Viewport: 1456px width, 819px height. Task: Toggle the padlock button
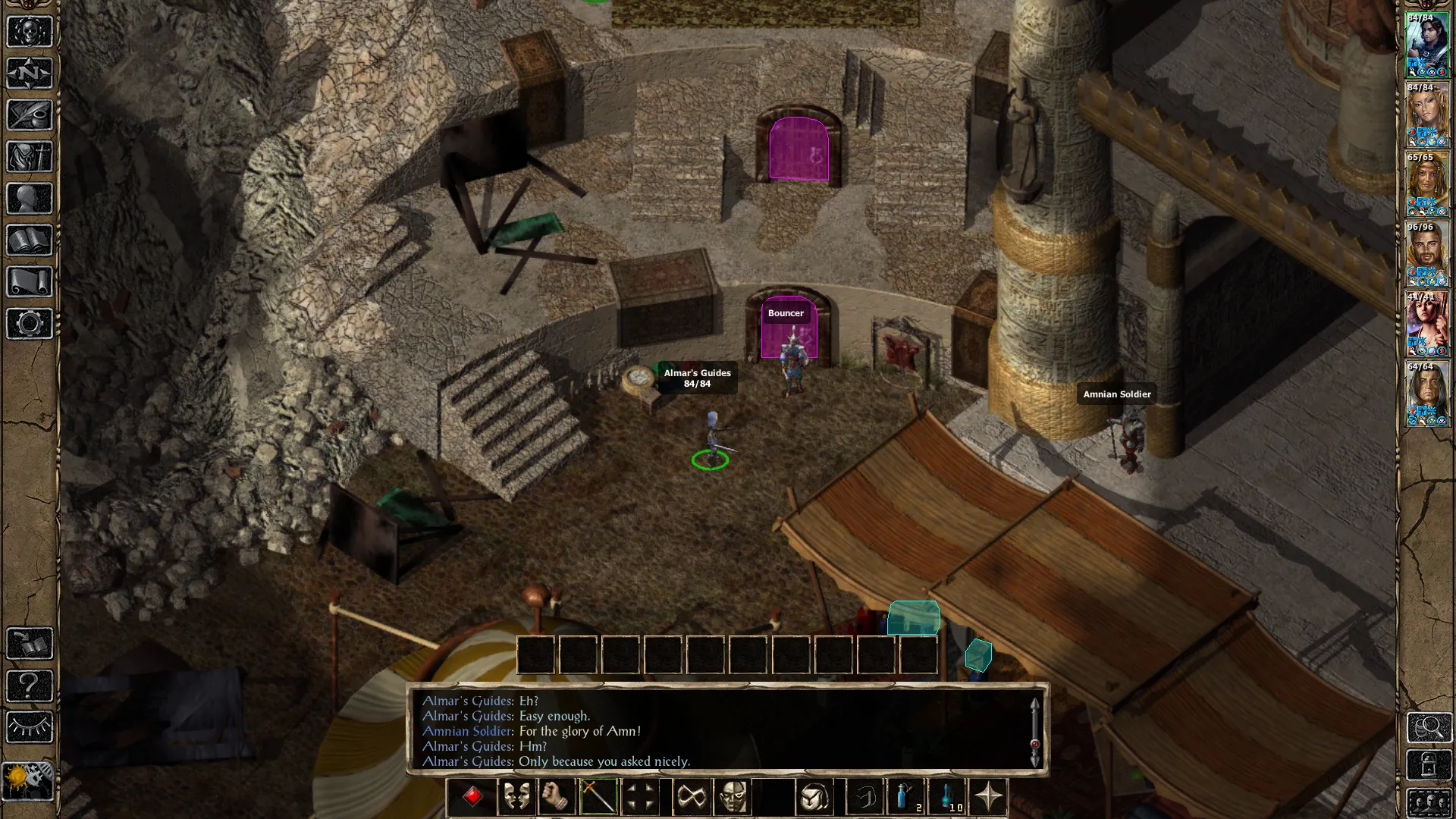point(1429,765)
